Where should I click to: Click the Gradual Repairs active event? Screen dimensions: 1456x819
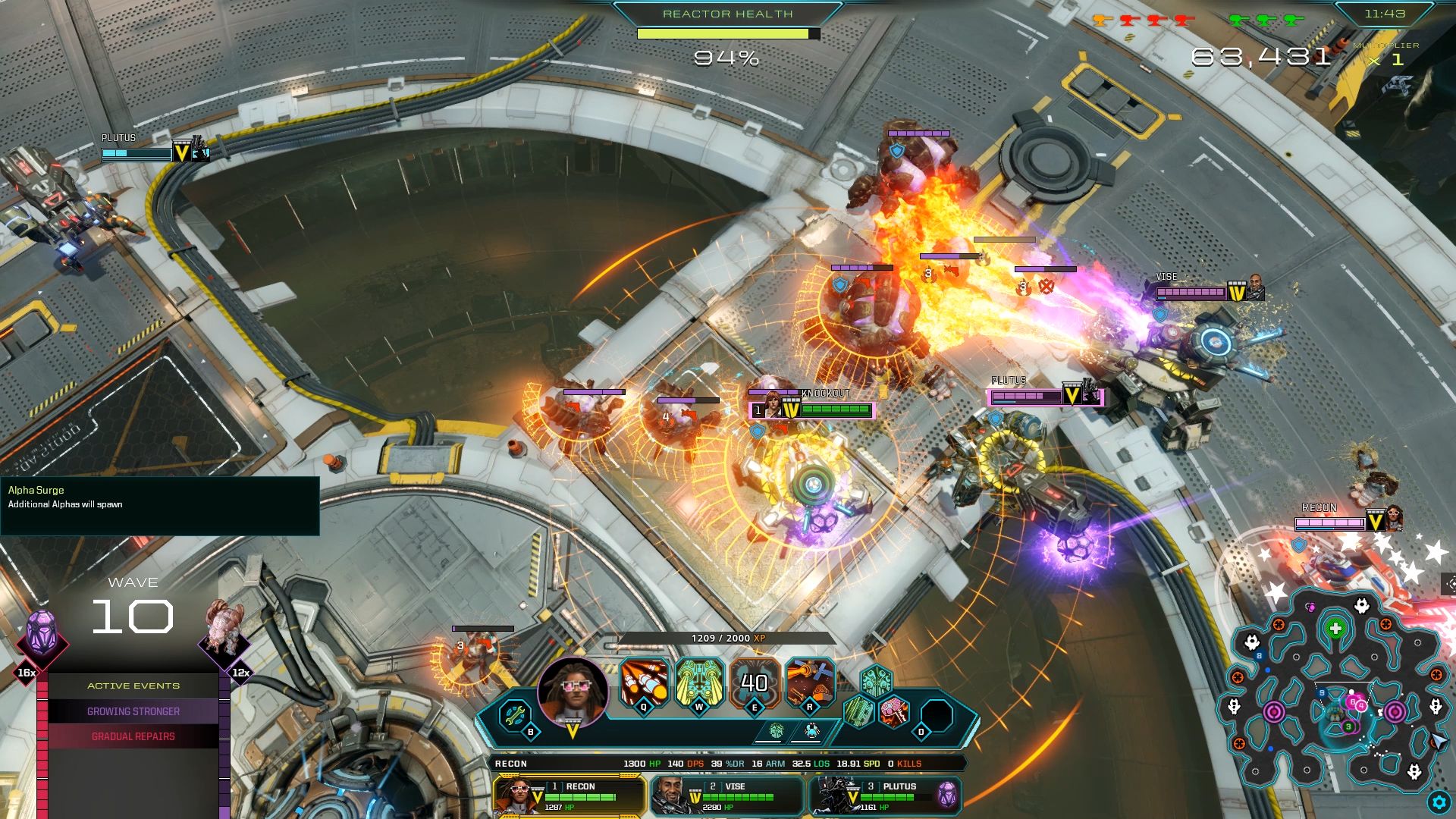coord(133,736)
